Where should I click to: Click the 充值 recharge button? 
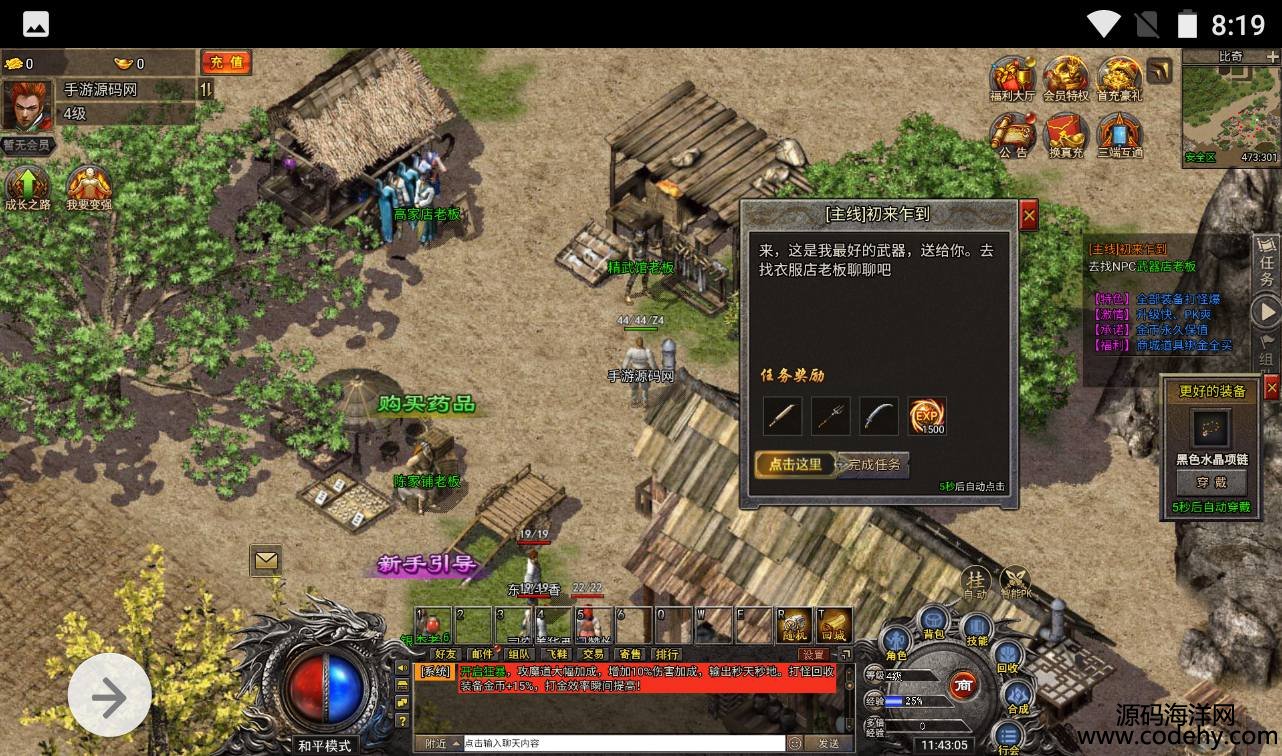(x=225, y=62)
